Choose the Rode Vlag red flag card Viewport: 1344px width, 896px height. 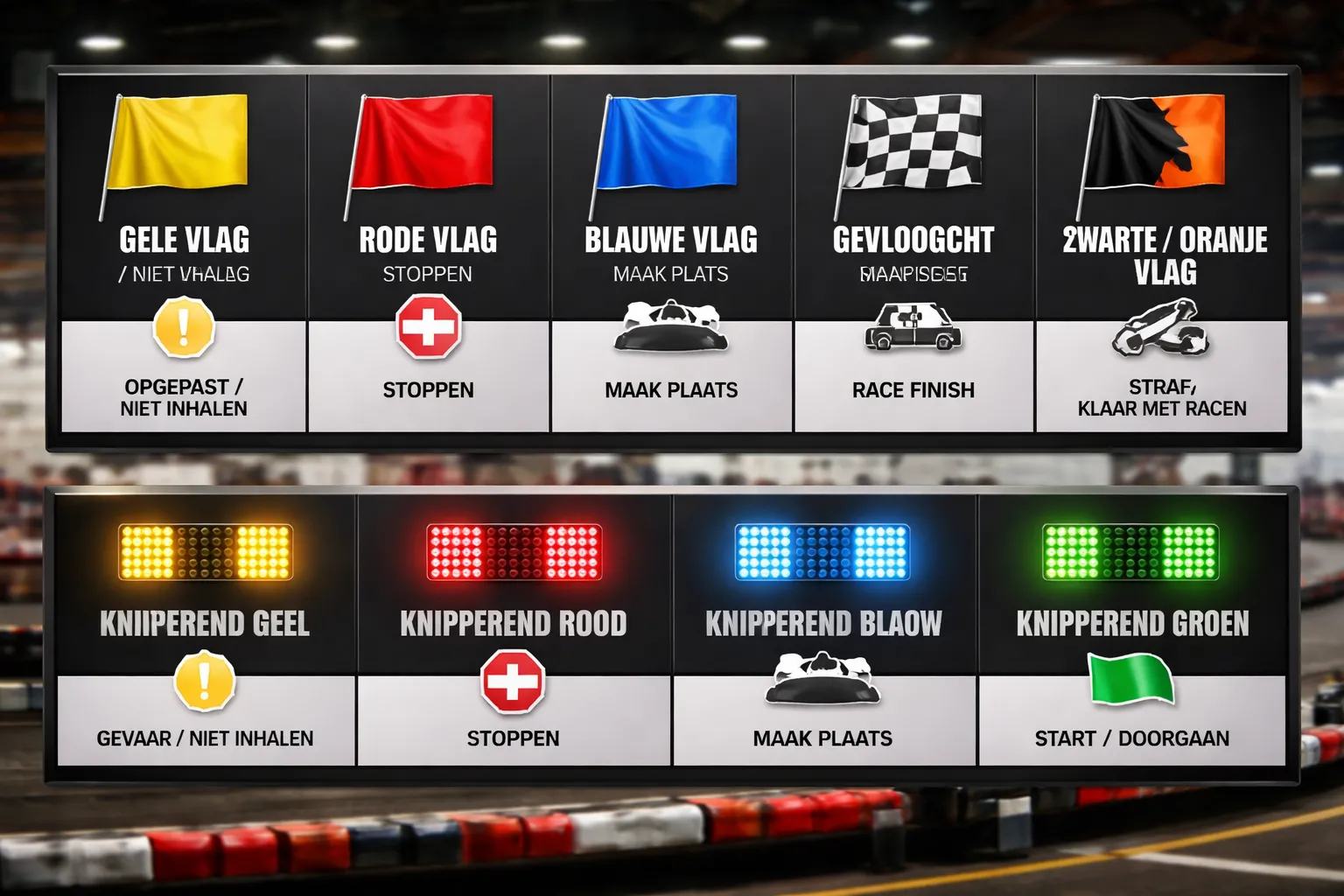(x=428, y=254)
